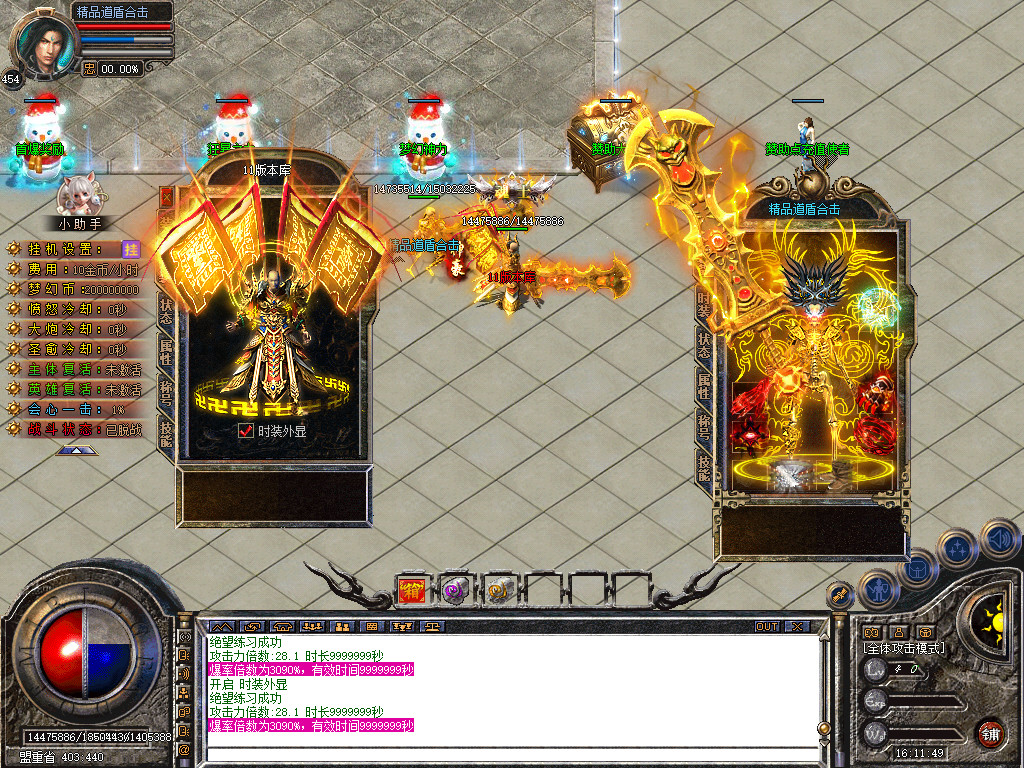Open 称号 tab in 11版本库 panel

tap(166, 392)
